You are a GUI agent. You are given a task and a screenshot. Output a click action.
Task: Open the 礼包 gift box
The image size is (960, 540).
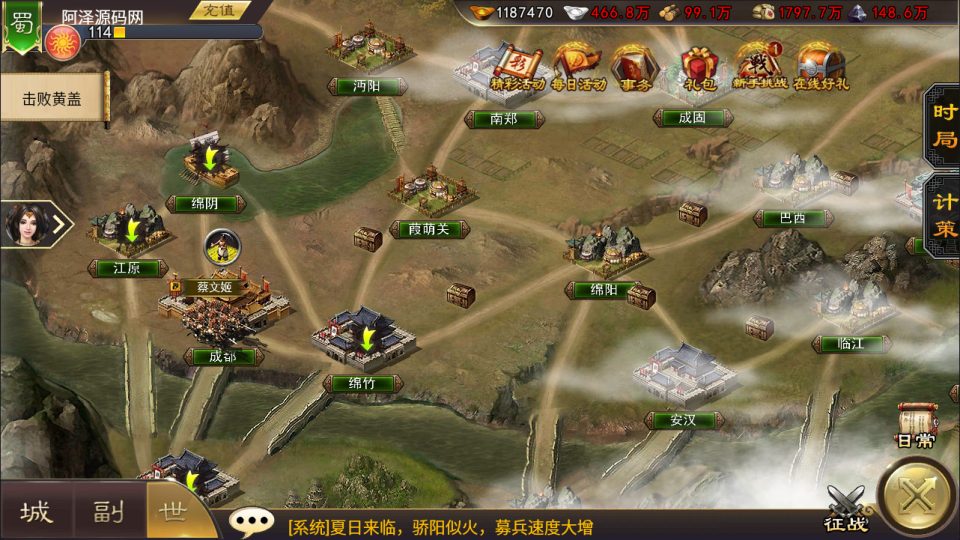[x=697, y=68]
